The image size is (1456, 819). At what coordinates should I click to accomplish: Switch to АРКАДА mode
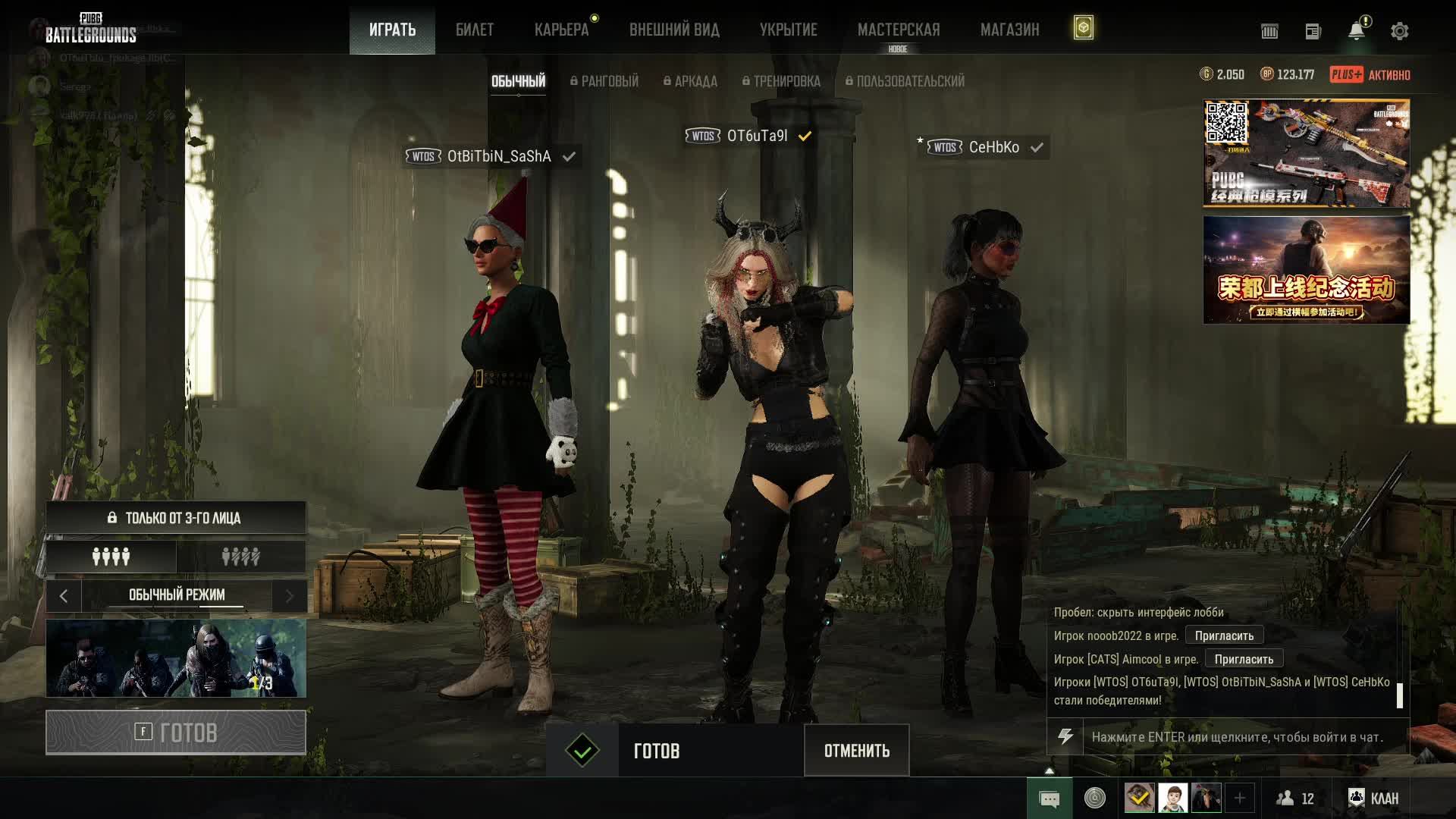point(690,81)
